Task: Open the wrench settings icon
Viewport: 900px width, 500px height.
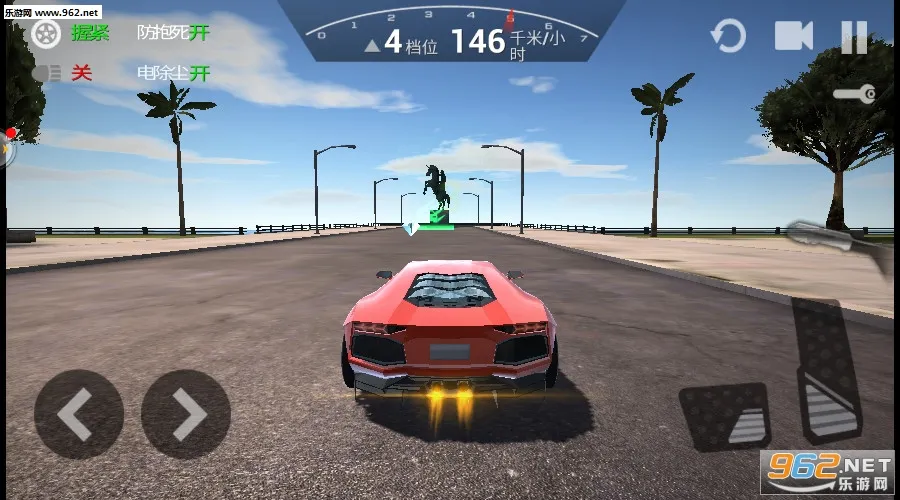Action: [856, 94]
